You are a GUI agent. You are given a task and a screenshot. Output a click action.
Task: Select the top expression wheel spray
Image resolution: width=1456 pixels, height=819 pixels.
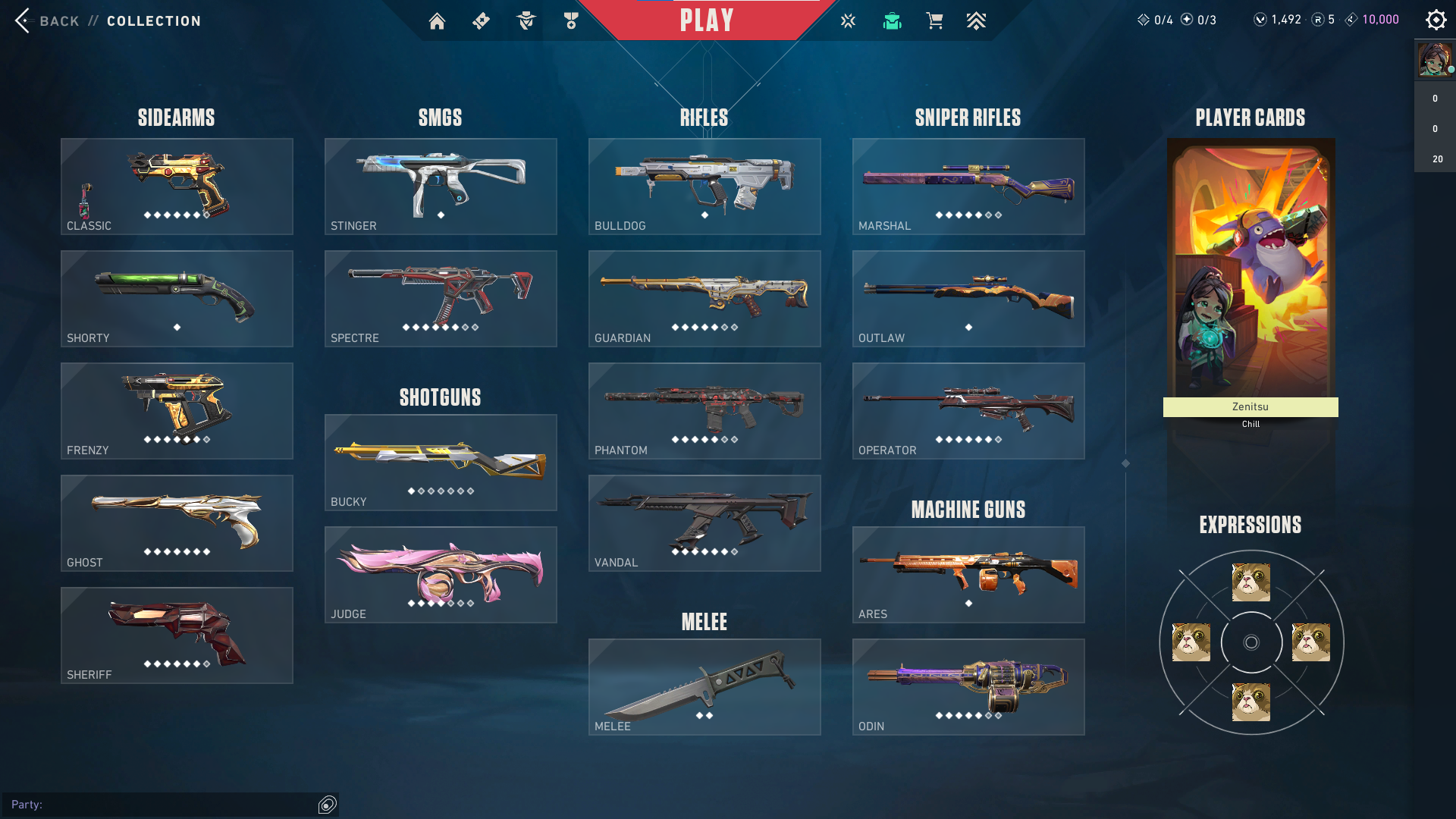(x=1250, y=582)
